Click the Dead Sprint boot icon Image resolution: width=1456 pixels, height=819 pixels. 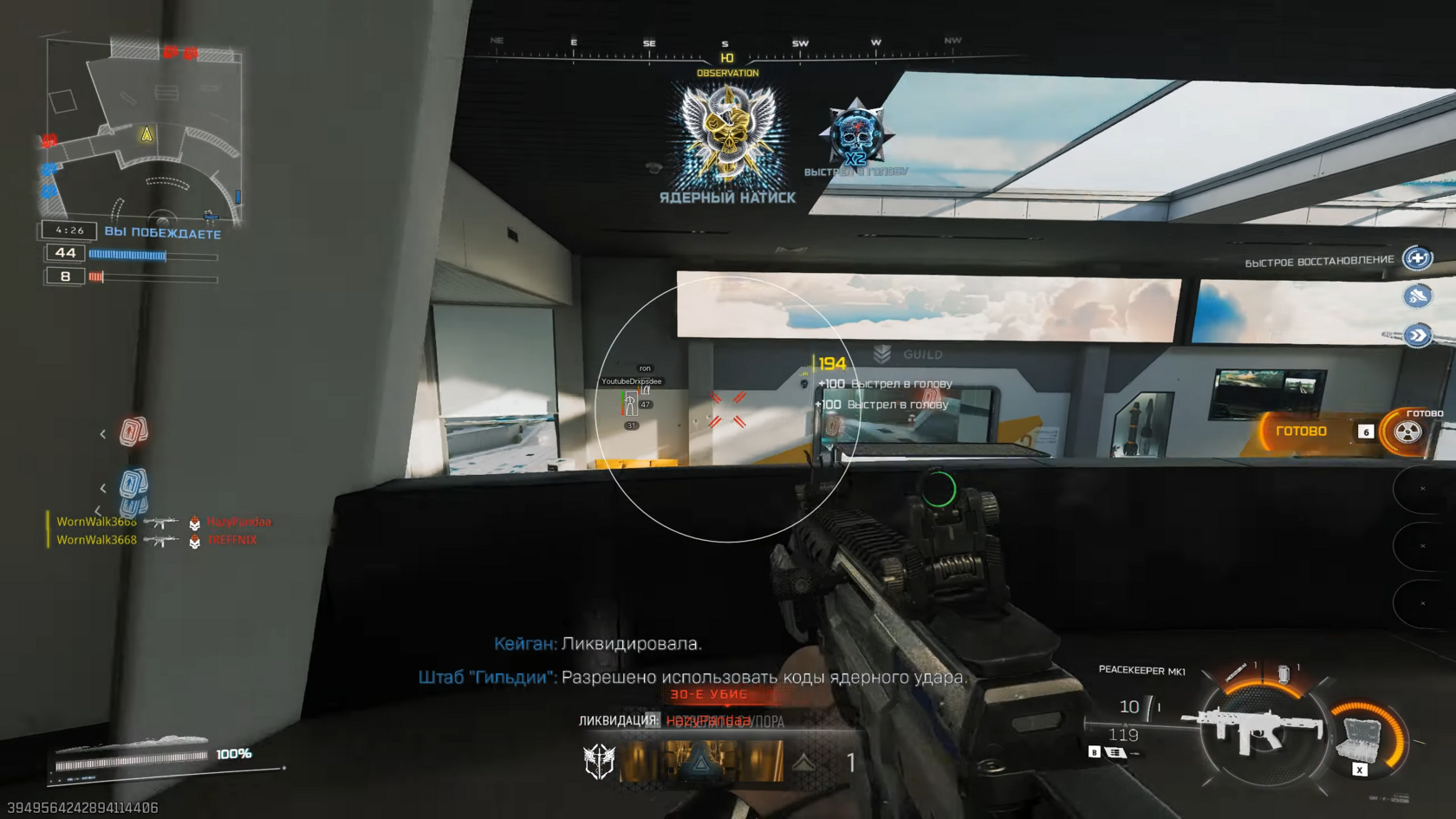(1418, 296)
